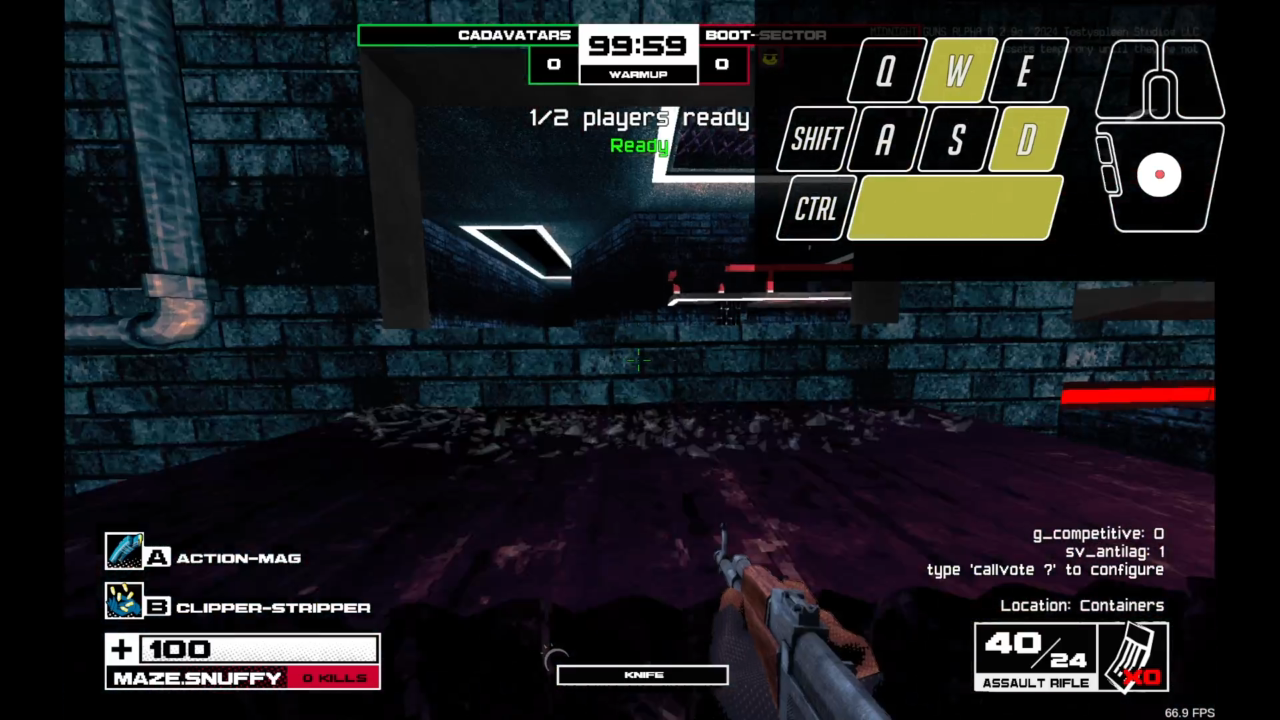Click the 'type callvote ?' configure text

coord(1044,569)
